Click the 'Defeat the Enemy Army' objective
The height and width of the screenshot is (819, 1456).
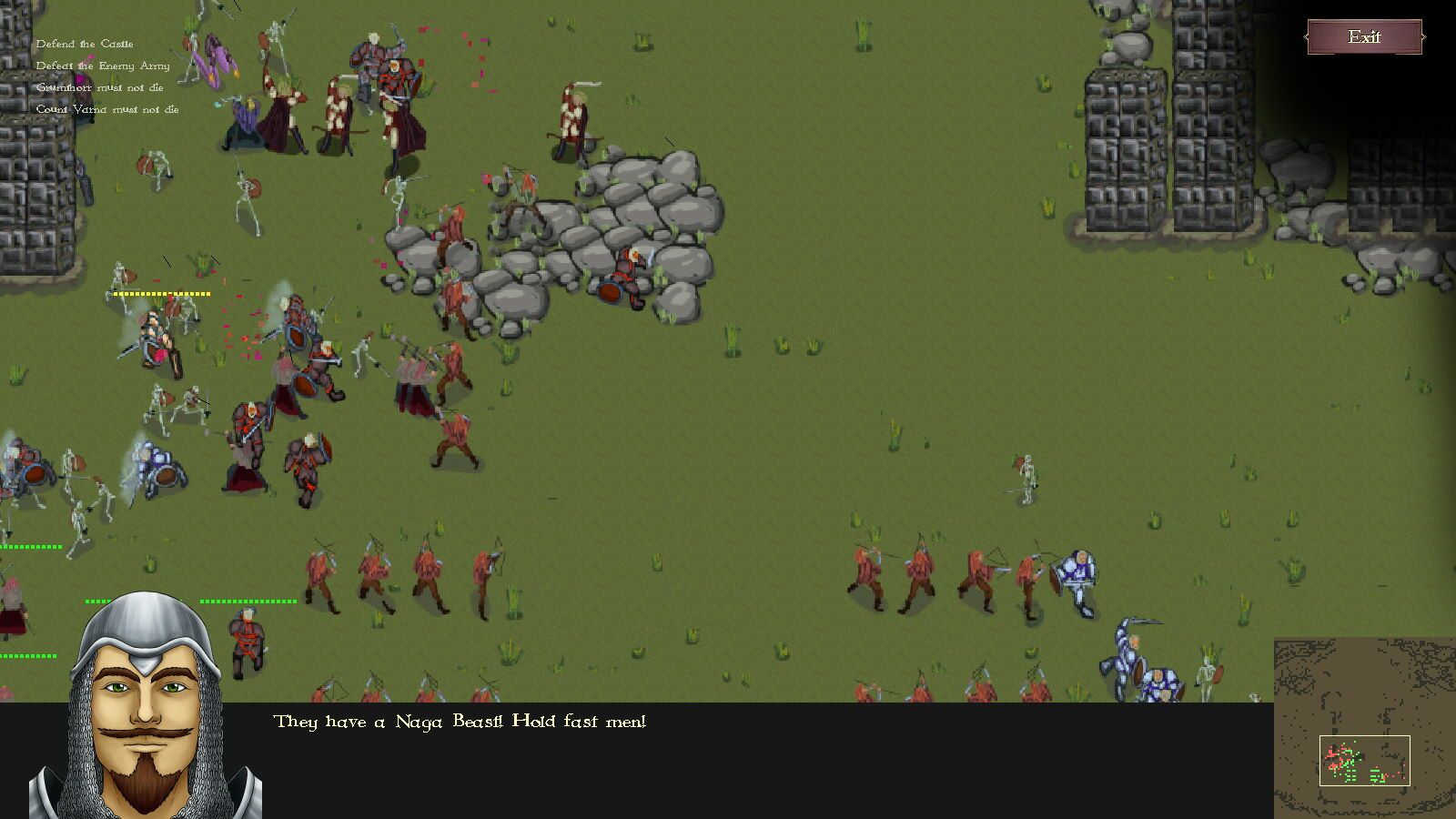(x=102, y=66)
